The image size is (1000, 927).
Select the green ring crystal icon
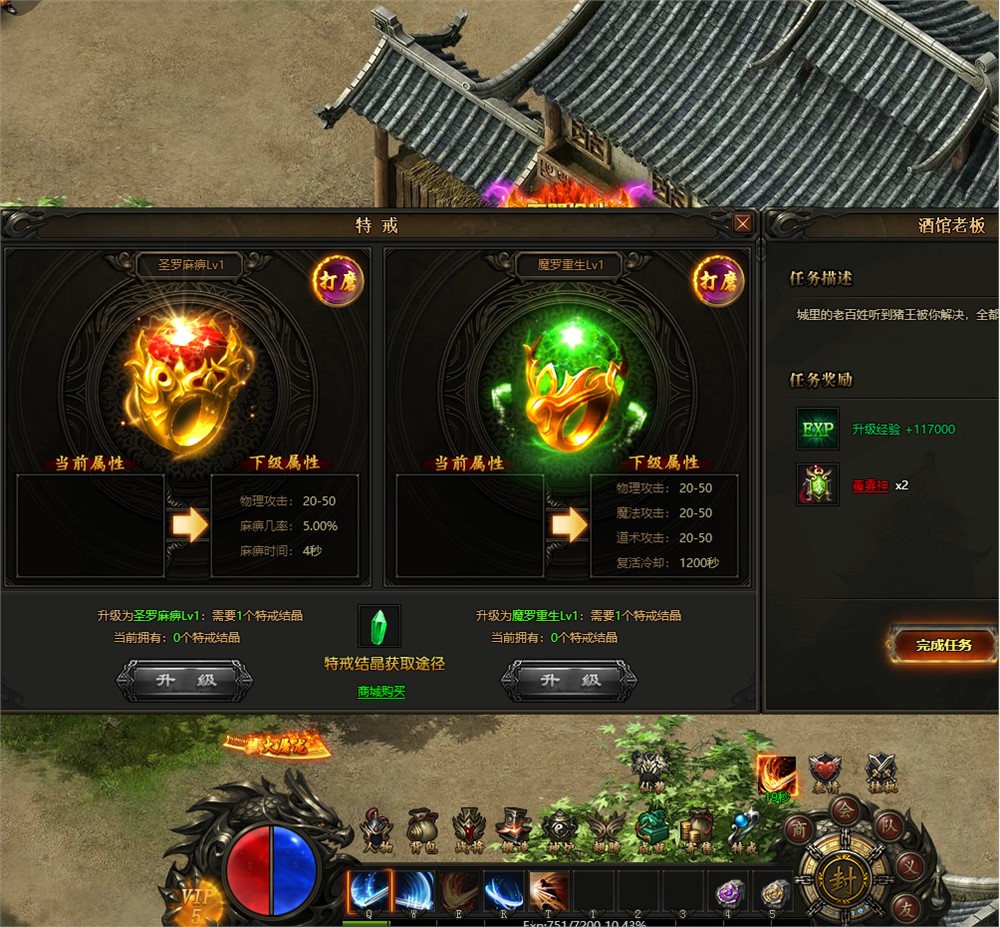tap(379, 626)
